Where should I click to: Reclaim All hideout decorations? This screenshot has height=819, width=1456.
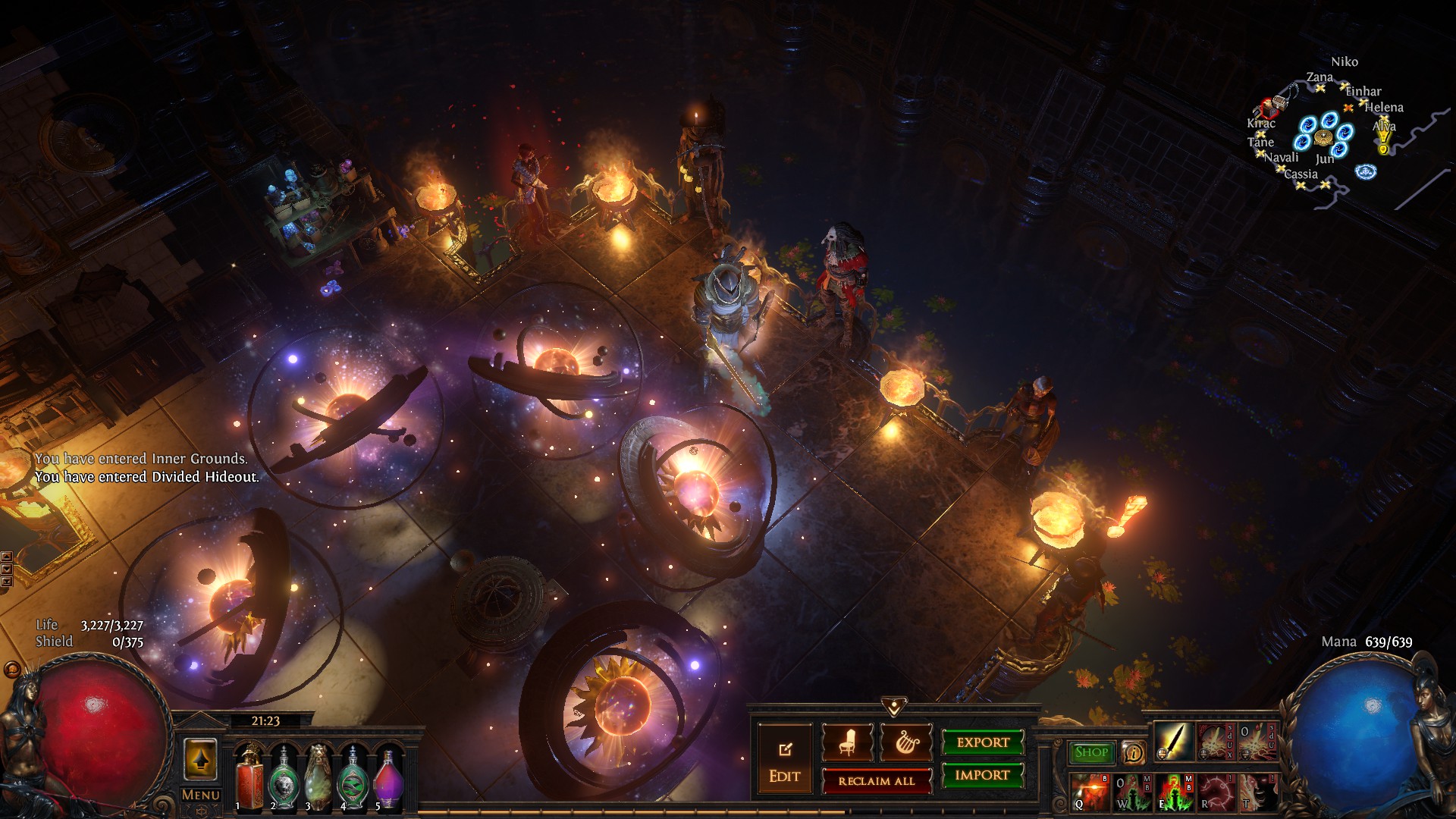click(x=877, y=781)
